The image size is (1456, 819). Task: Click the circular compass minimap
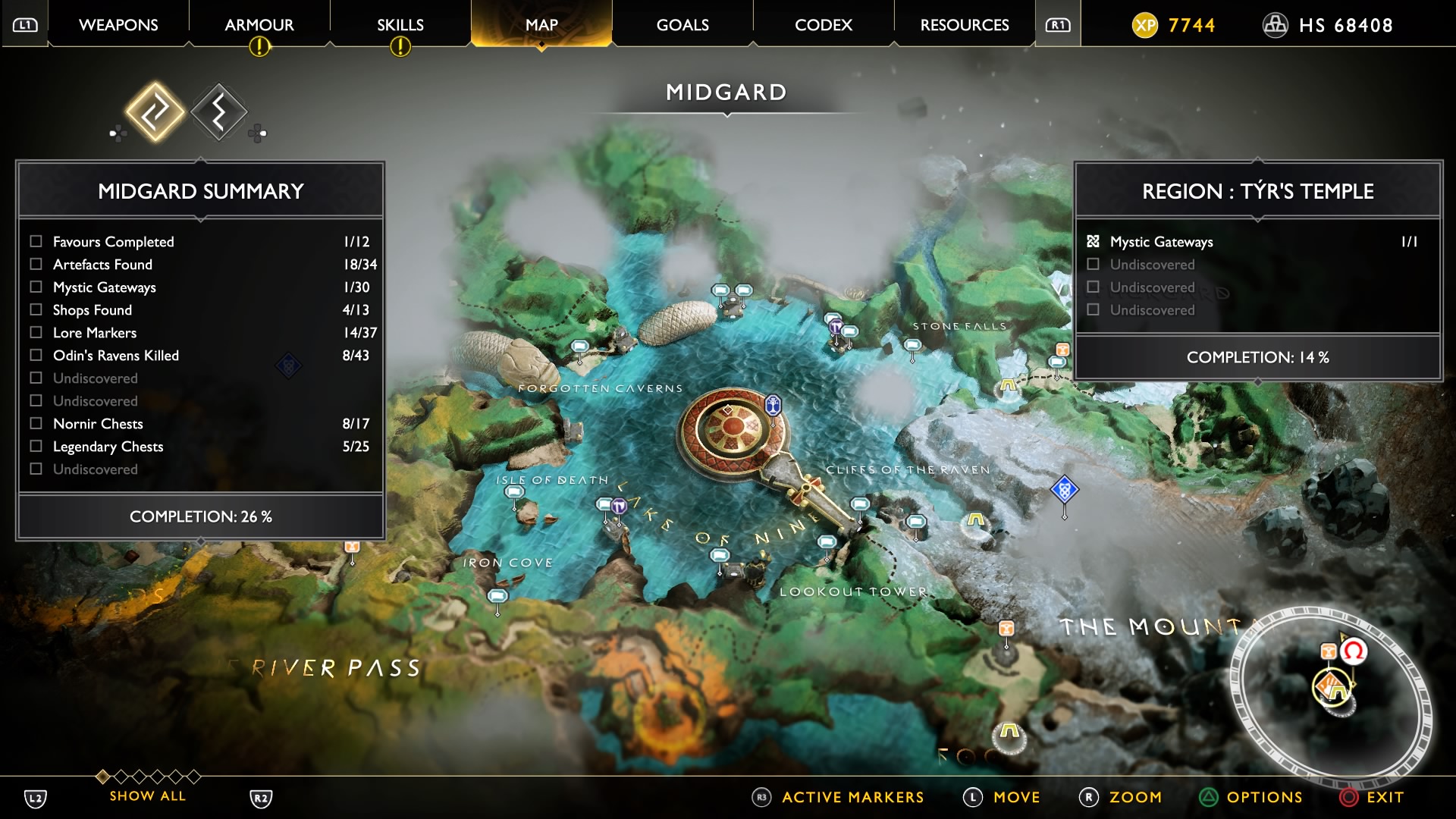point(1331,694)
